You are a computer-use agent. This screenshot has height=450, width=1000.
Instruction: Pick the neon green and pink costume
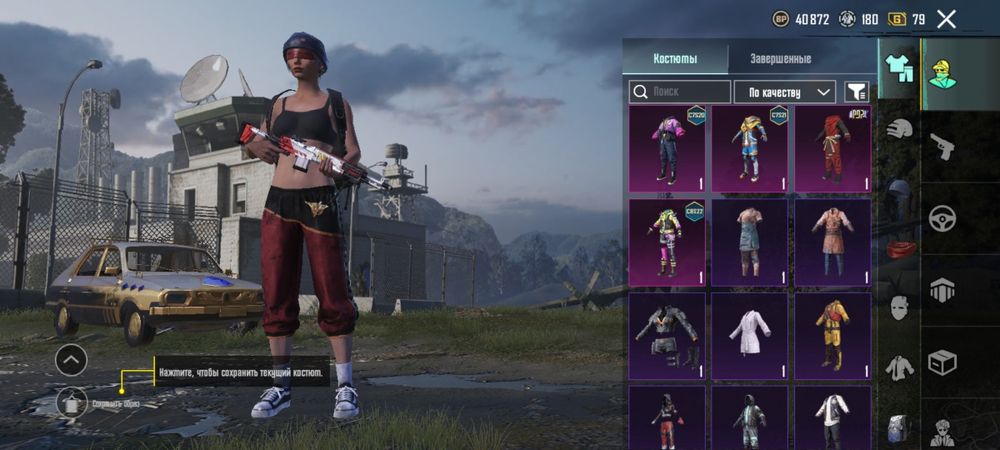pos(666,243)
